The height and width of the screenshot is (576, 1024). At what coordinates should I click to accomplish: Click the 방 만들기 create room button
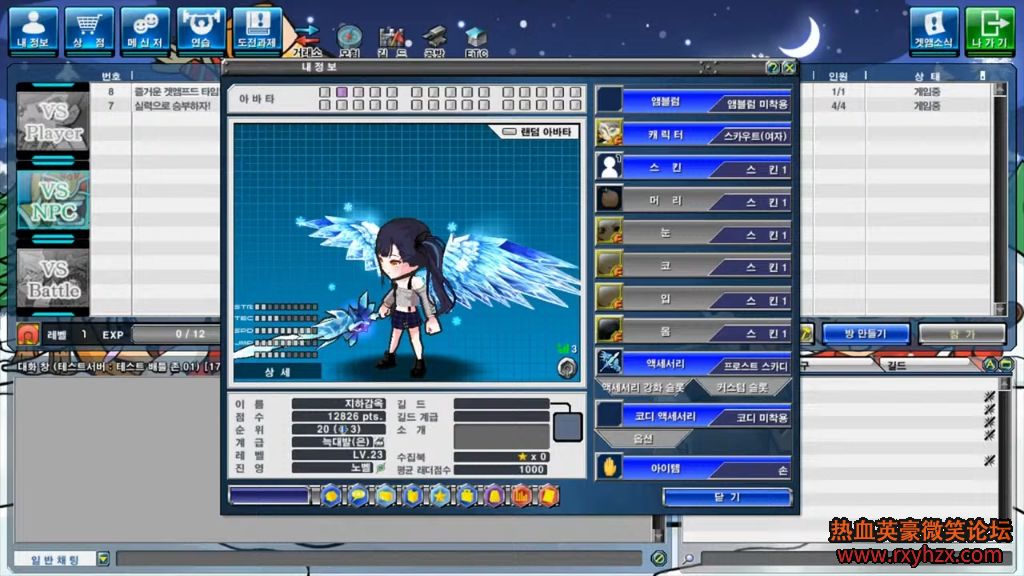click(x=865, y=333)
